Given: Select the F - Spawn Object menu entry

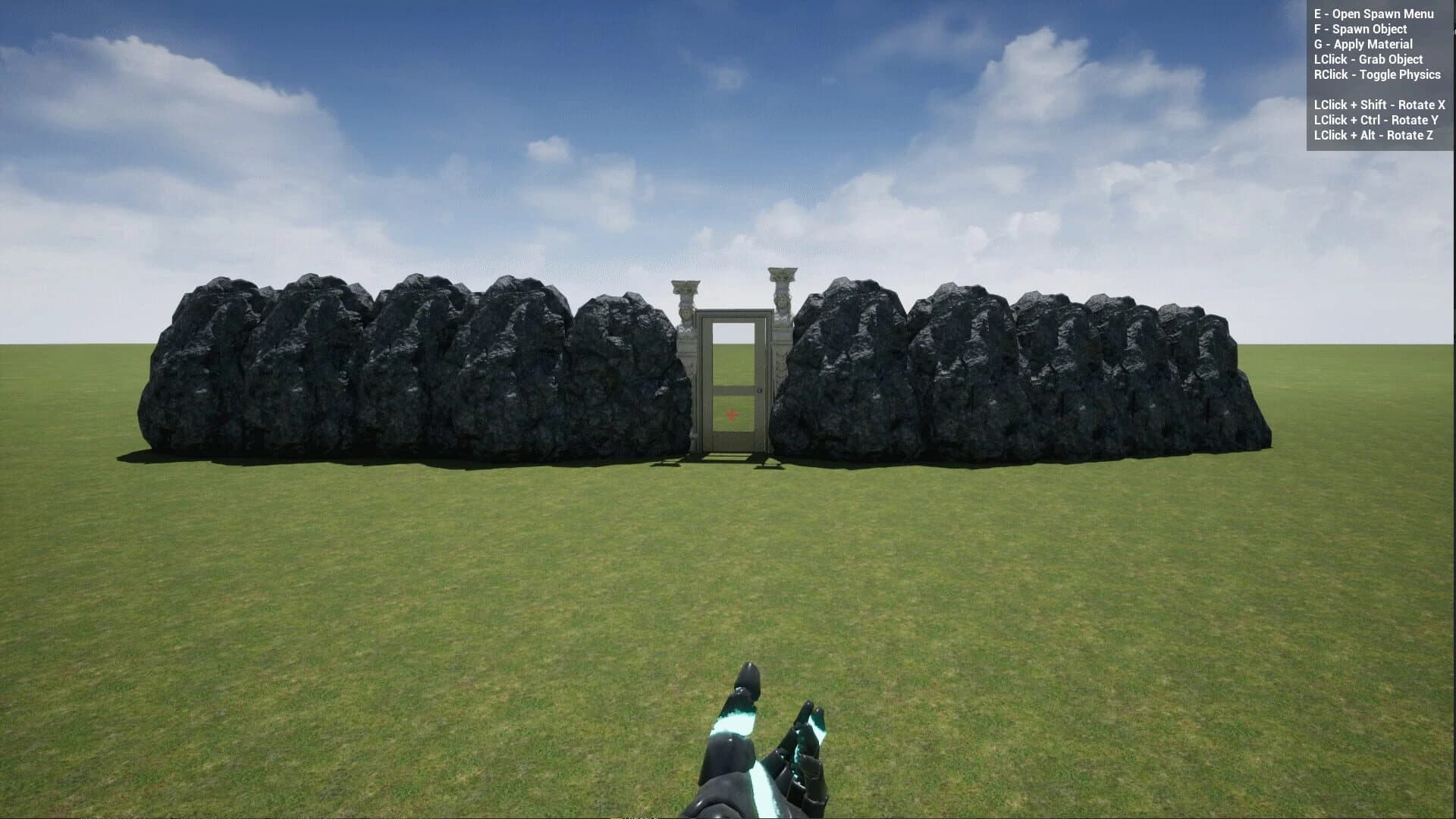Looking at the screenshot, I should pos(1360,28).
